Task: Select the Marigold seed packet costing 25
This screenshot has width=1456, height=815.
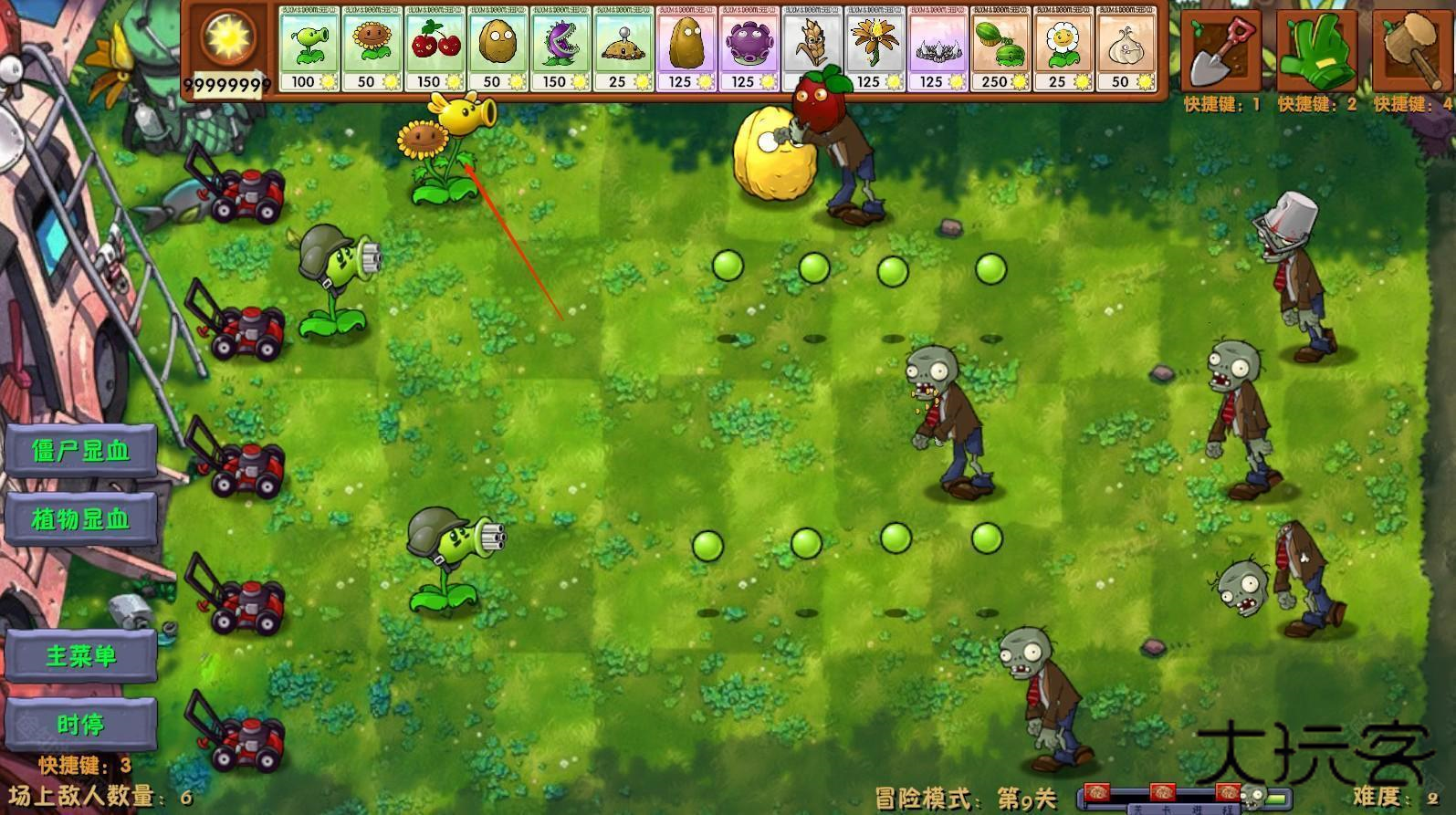Action: click(1062, 50)
